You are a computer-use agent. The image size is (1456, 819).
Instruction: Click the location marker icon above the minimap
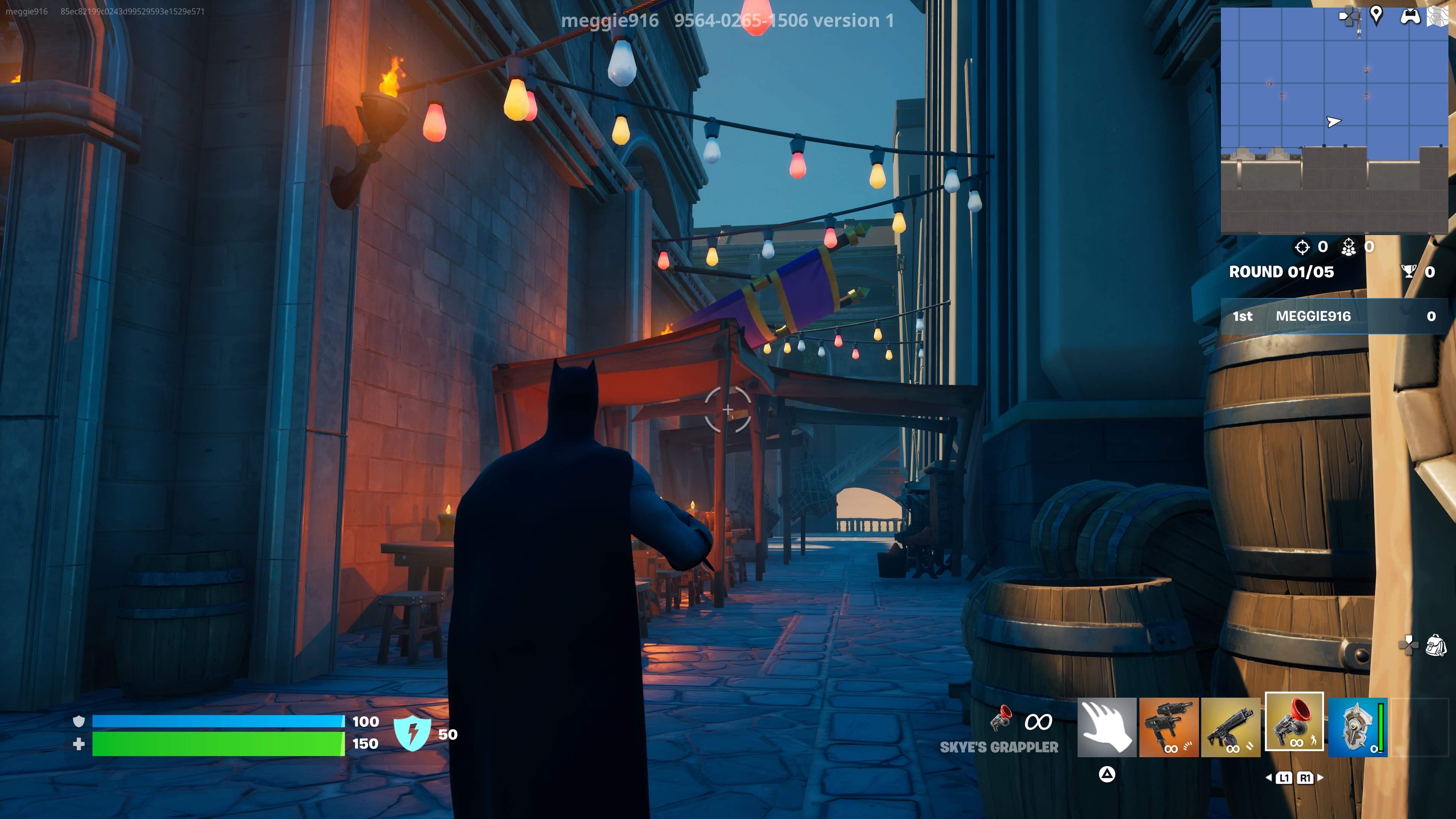point(1377,16)
